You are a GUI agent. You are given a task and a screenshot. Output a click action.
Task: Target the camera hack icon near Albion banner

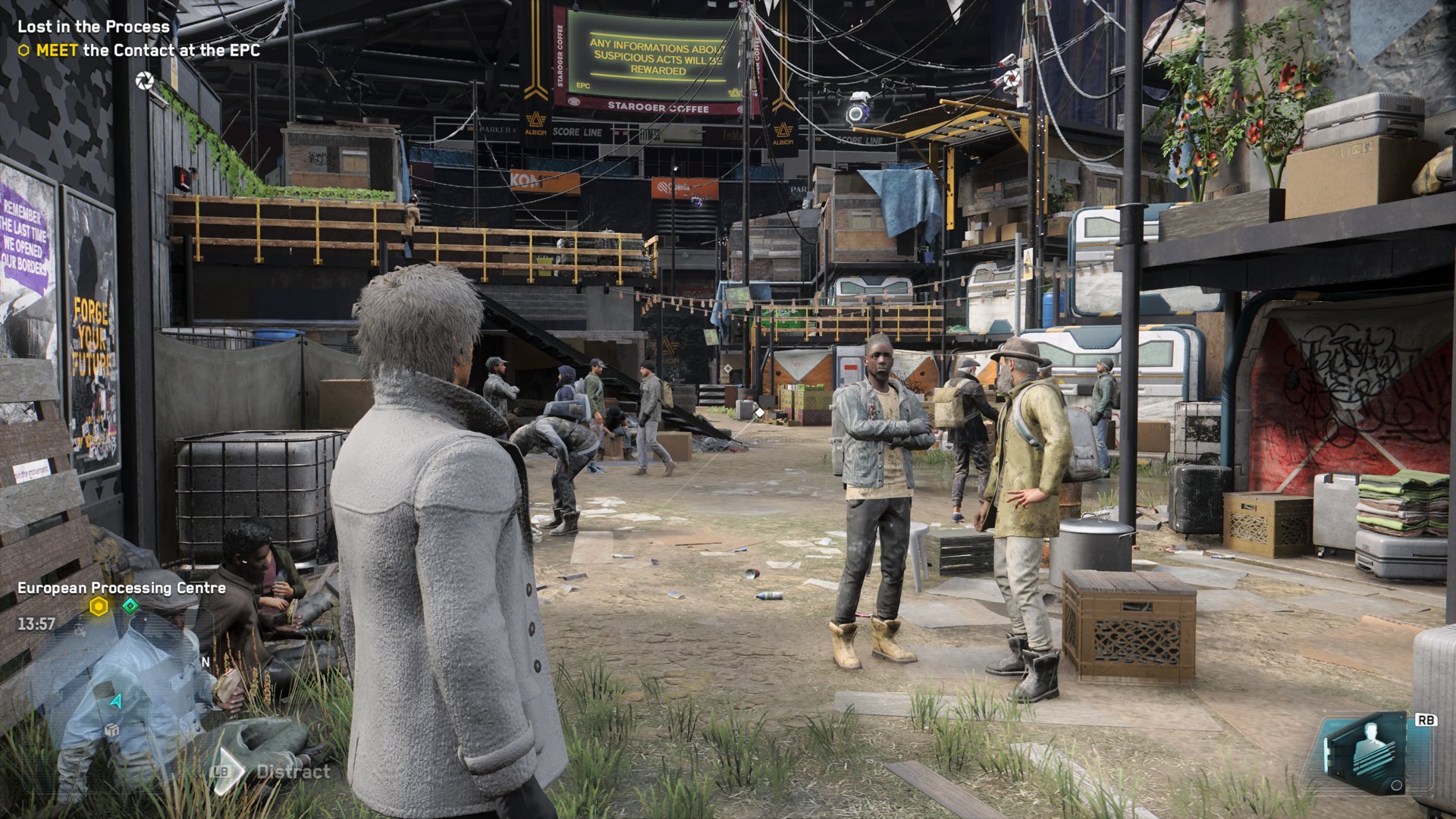click(1012, 79)
